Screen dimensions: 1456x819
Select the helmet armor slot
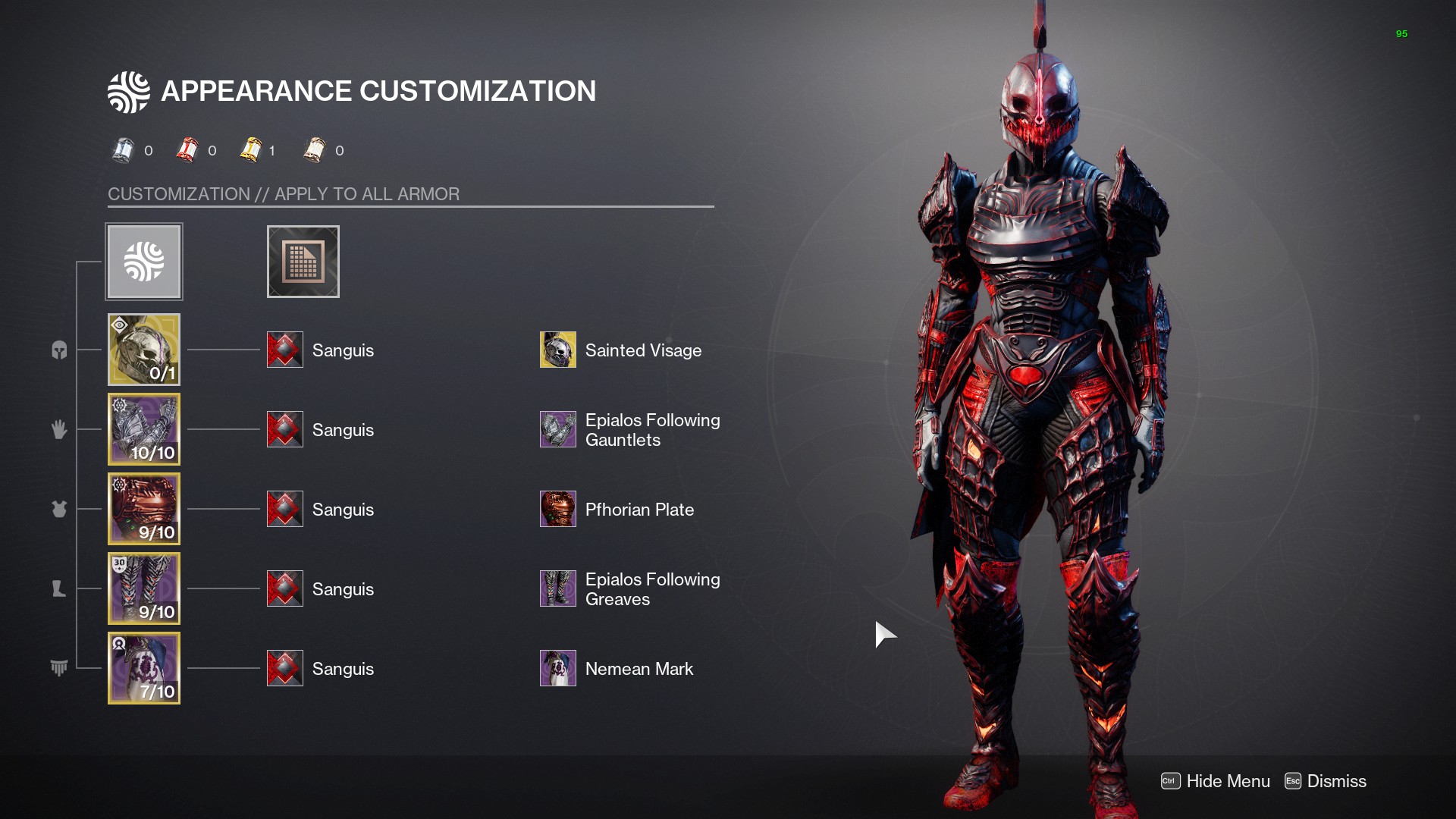(144, 350)
